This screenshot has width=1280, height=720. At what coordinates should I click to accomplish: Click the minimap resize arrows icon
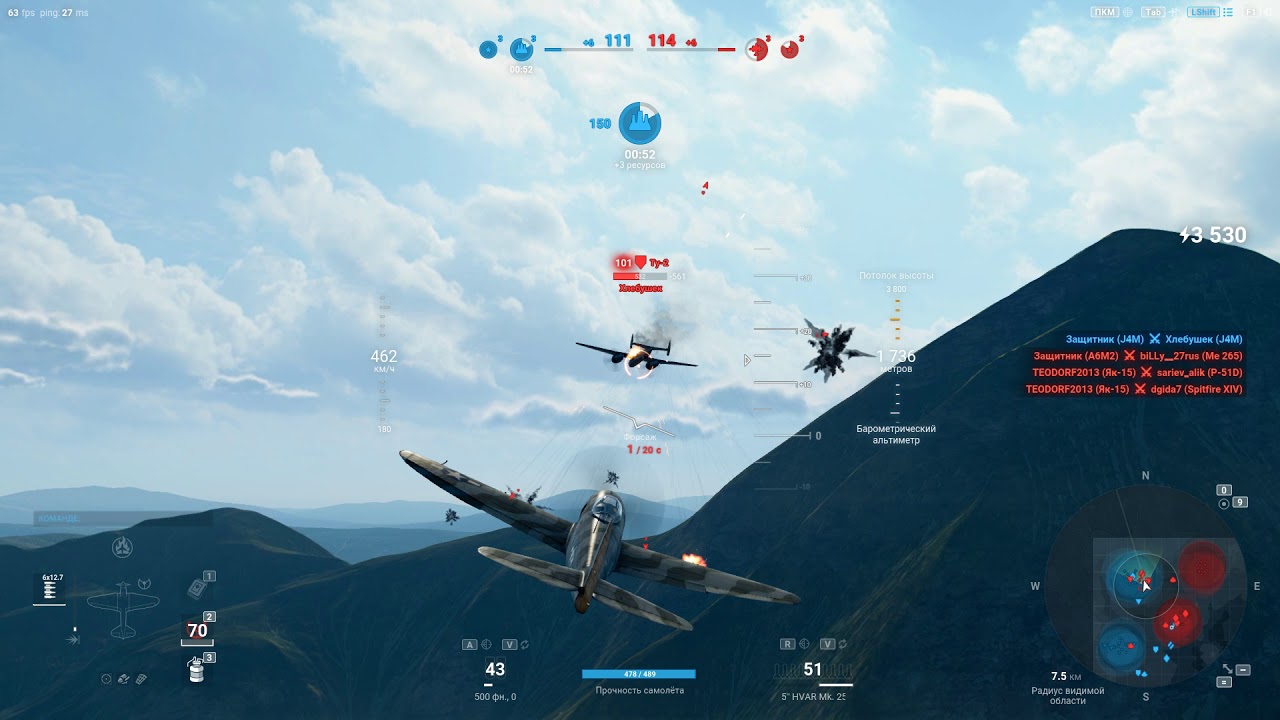(1227, 669)
